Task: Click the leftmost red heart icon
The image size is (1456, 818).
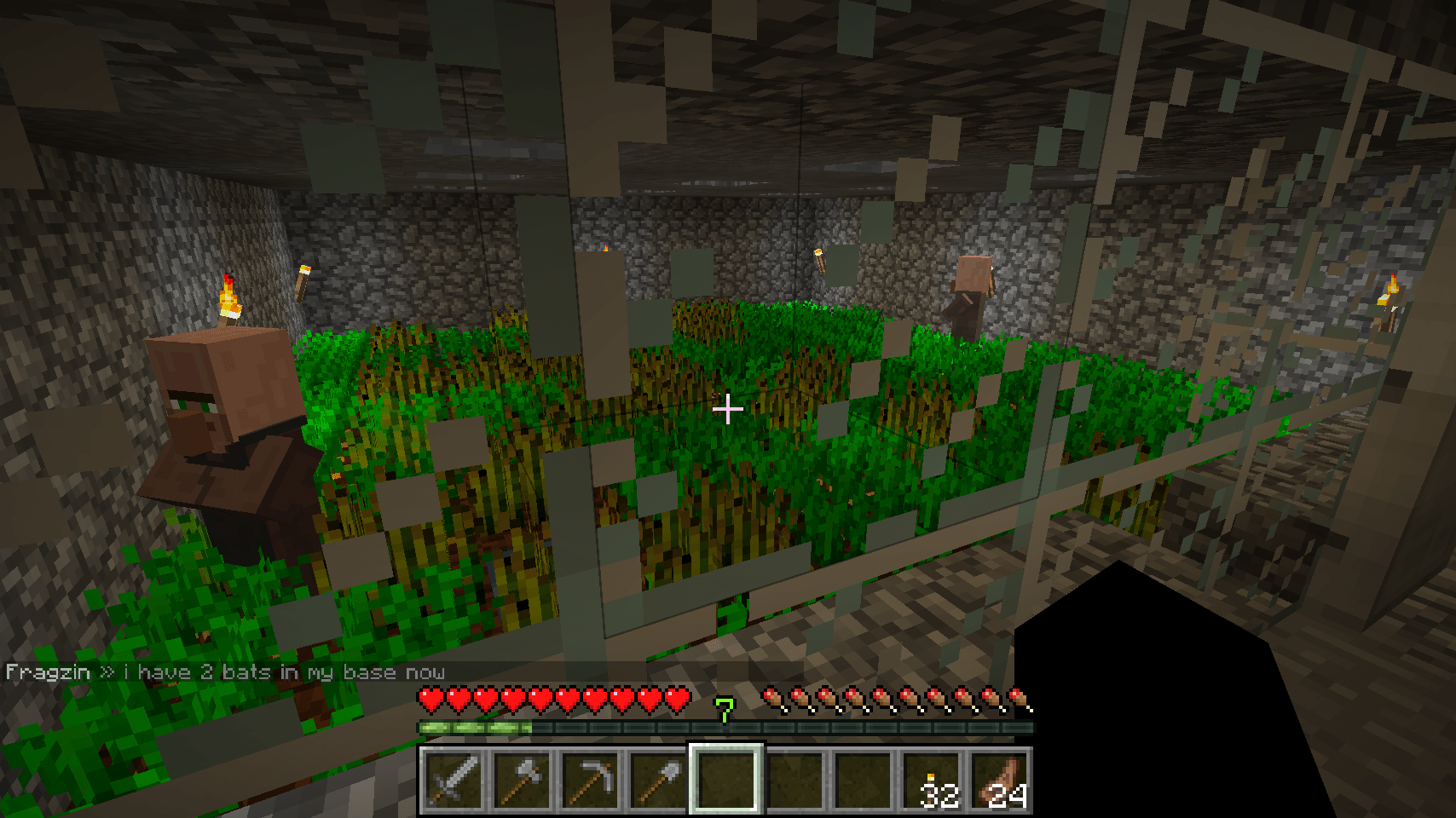Action: point(430,697)
